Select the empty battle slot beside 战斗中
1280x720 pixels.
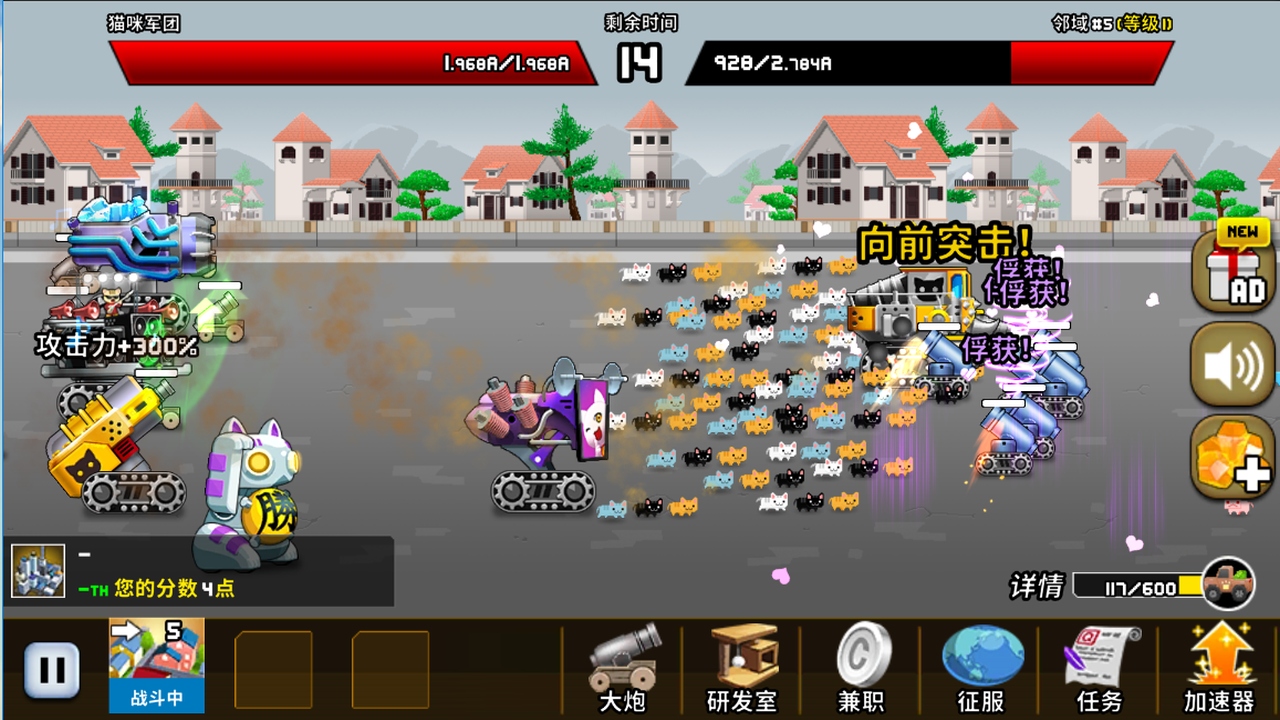click(x=273, y=670)
